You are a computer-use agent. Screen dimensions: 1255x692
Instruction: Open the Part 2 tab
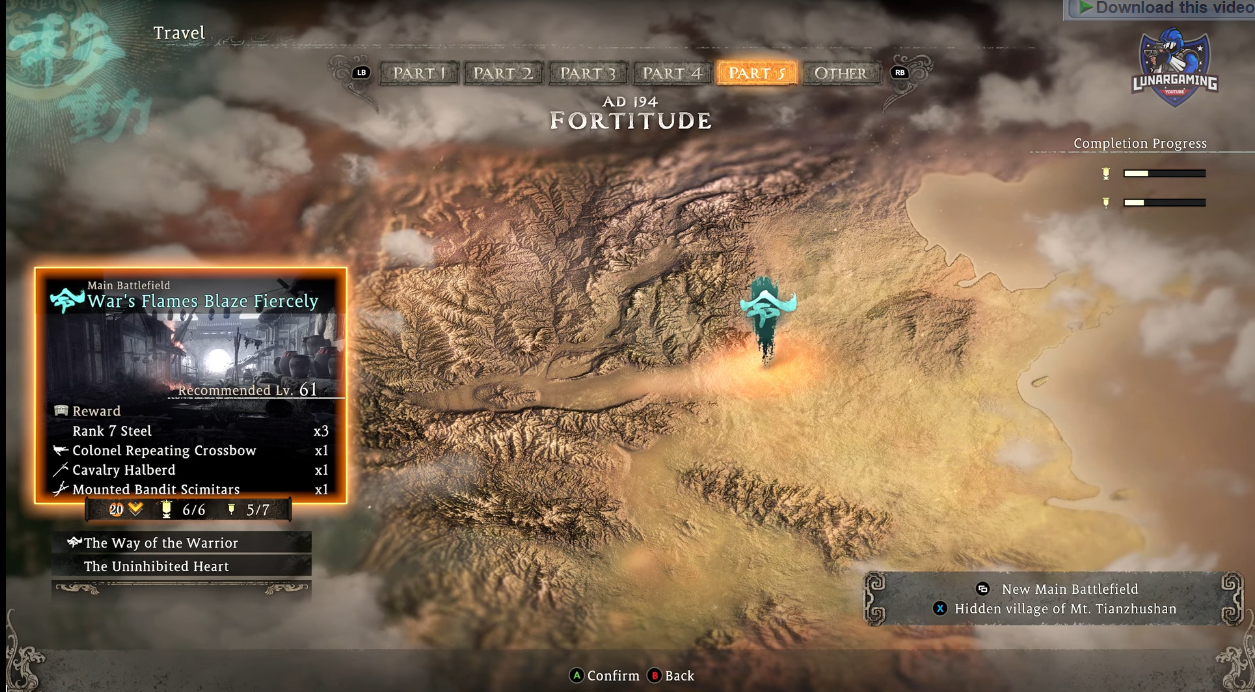[503, 73]
